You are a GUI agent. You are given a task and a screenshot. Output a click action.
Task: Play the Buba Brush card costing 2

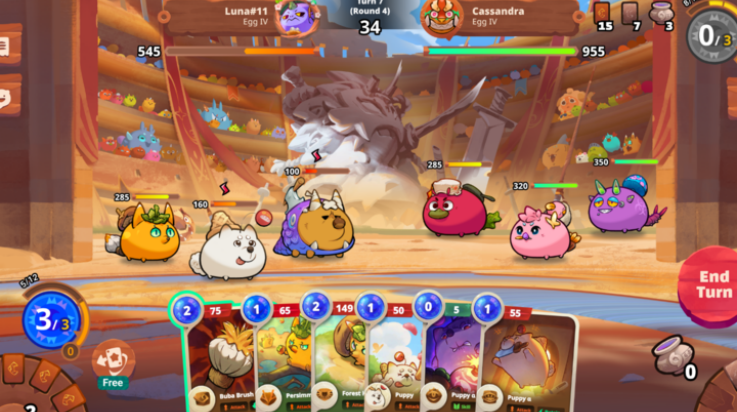click(213, 355)
